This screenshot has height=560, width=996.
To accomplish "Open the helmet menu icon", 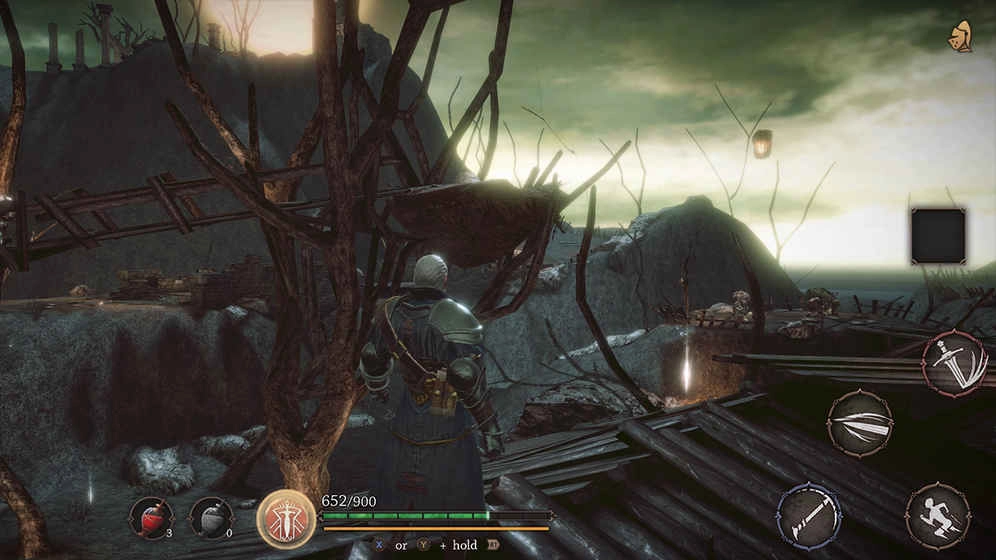I will 961,35.
